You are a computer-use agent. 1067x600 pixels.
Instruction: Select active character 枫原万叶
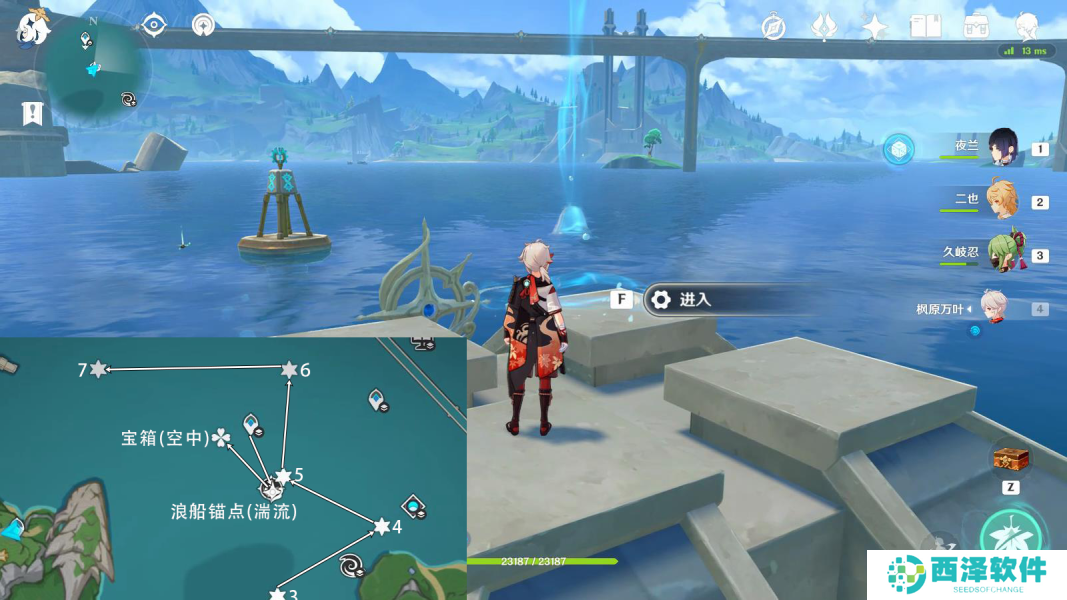[993, 308]
